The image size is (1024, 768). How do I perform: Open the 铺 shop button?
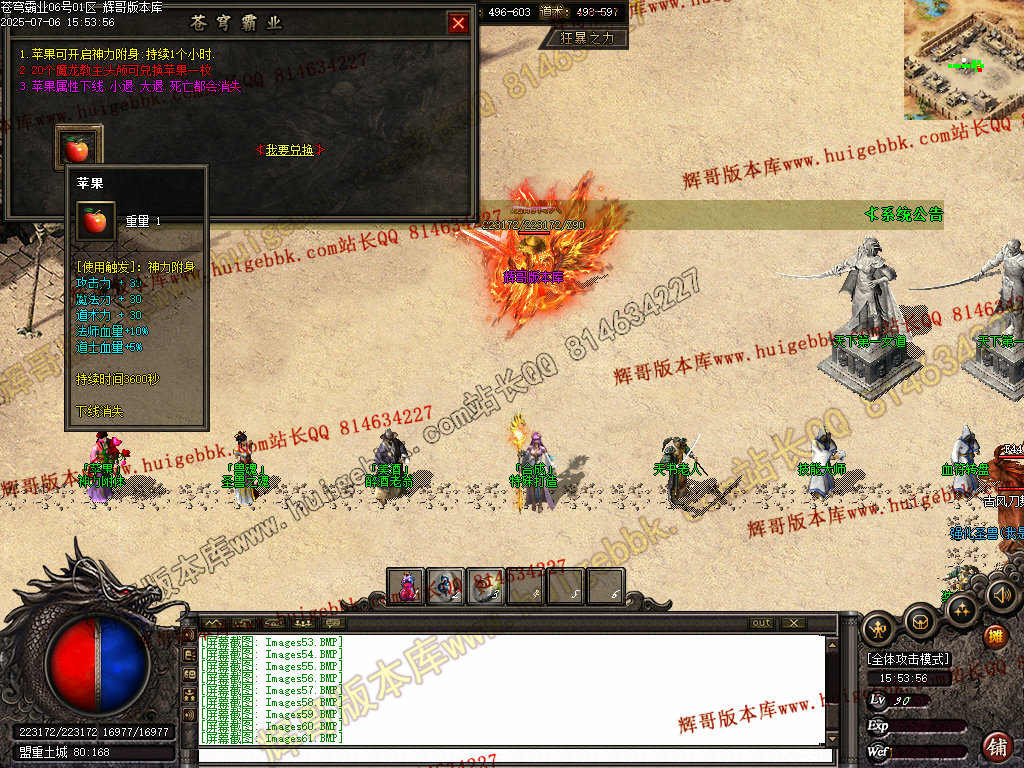pyautogui.click(x=997, y=746)
